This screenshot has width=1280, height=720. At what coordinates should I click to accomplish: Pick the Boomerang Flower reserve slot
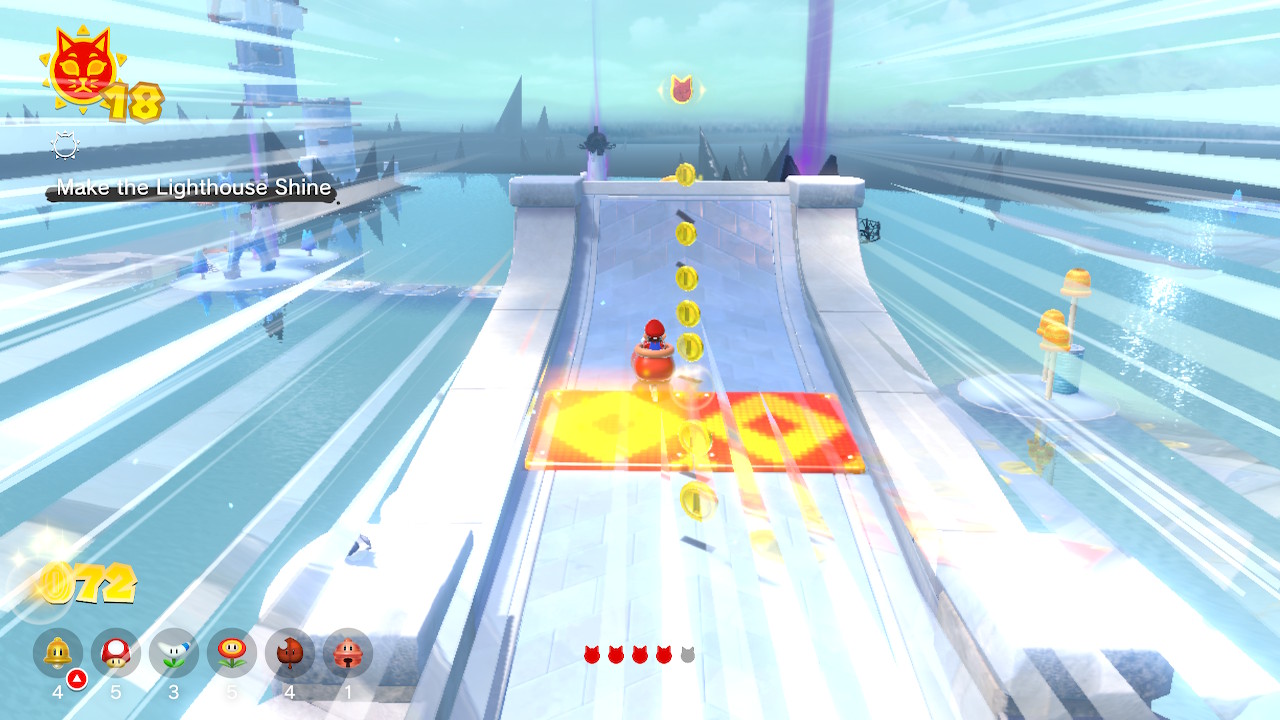click(174, 654)
